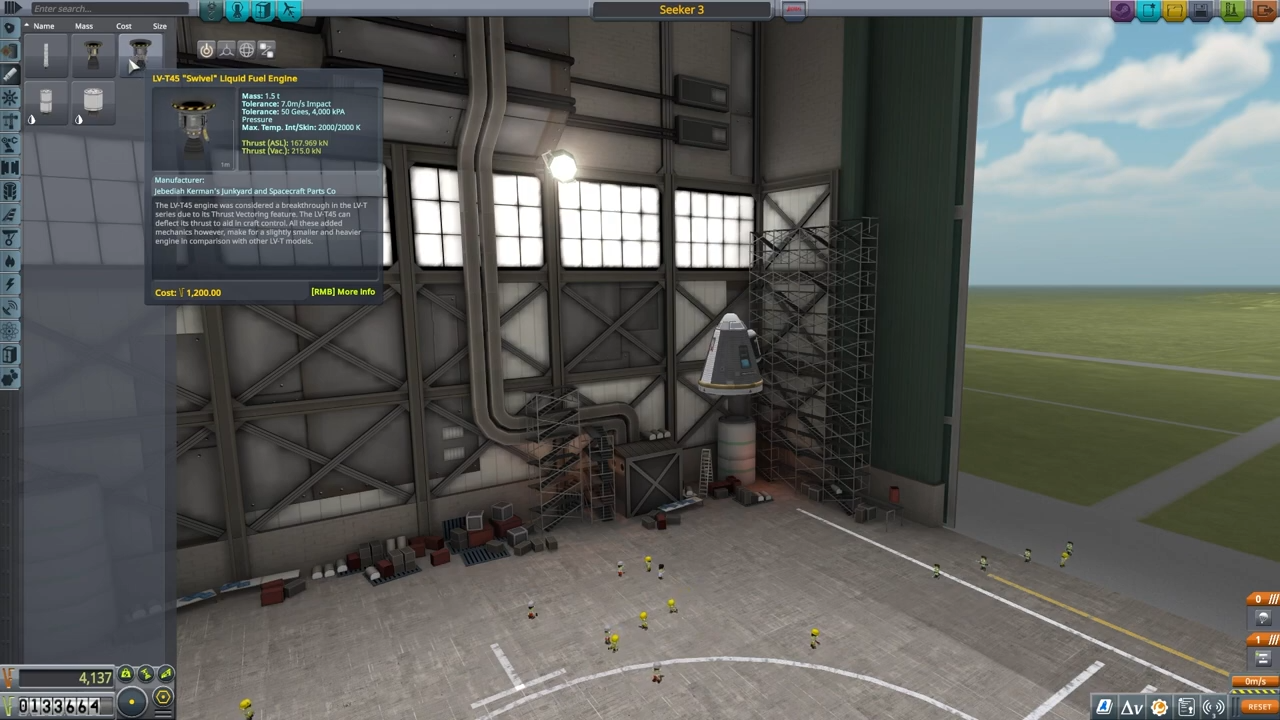This screenshot has width=1280, height=720.
Task: Select the Rotate gizmo in the editor toolbar
Action: (246, 49)
